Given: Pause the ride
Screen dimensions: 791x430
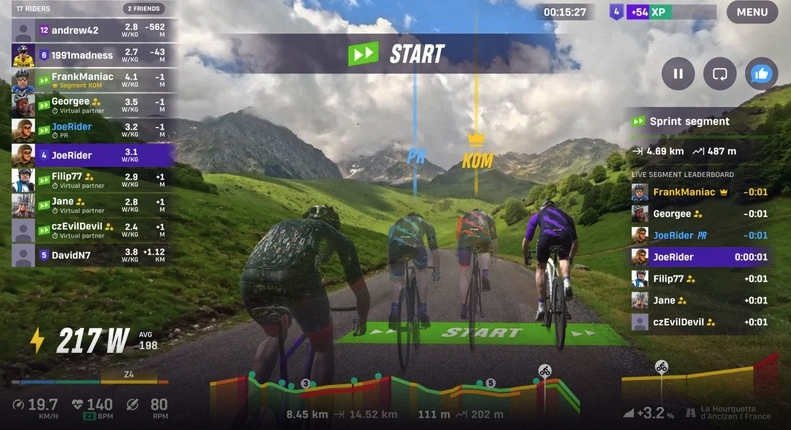Looking at the screenshot, I should click(x=678, y=73).
